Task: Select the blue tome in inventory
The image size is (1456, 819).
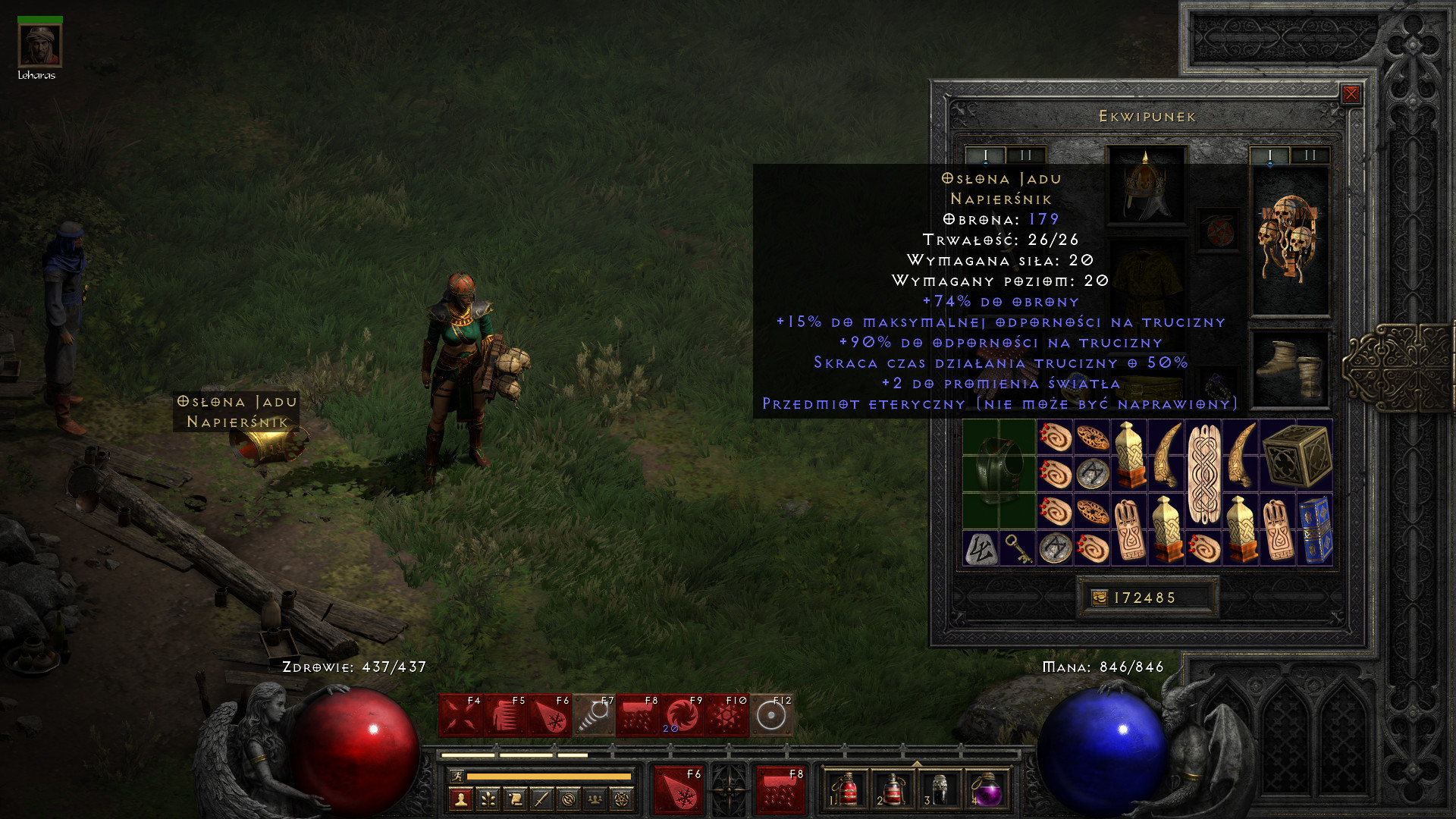Action: coord(1315,530)
